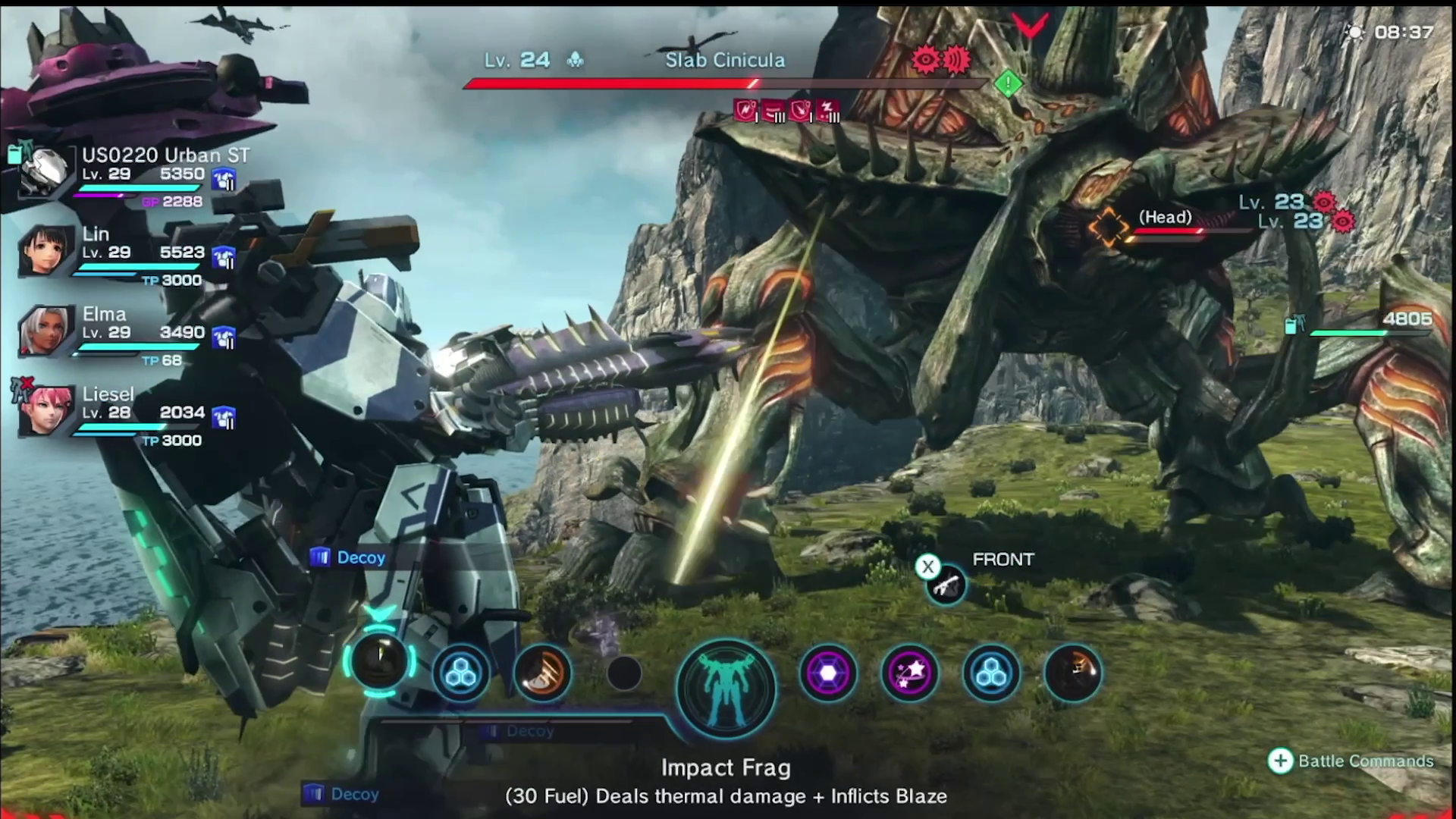This screenshot has width=1456, height=819.
Task: Click the rifle weapon switch icon
Action: [x=946, y=585]
